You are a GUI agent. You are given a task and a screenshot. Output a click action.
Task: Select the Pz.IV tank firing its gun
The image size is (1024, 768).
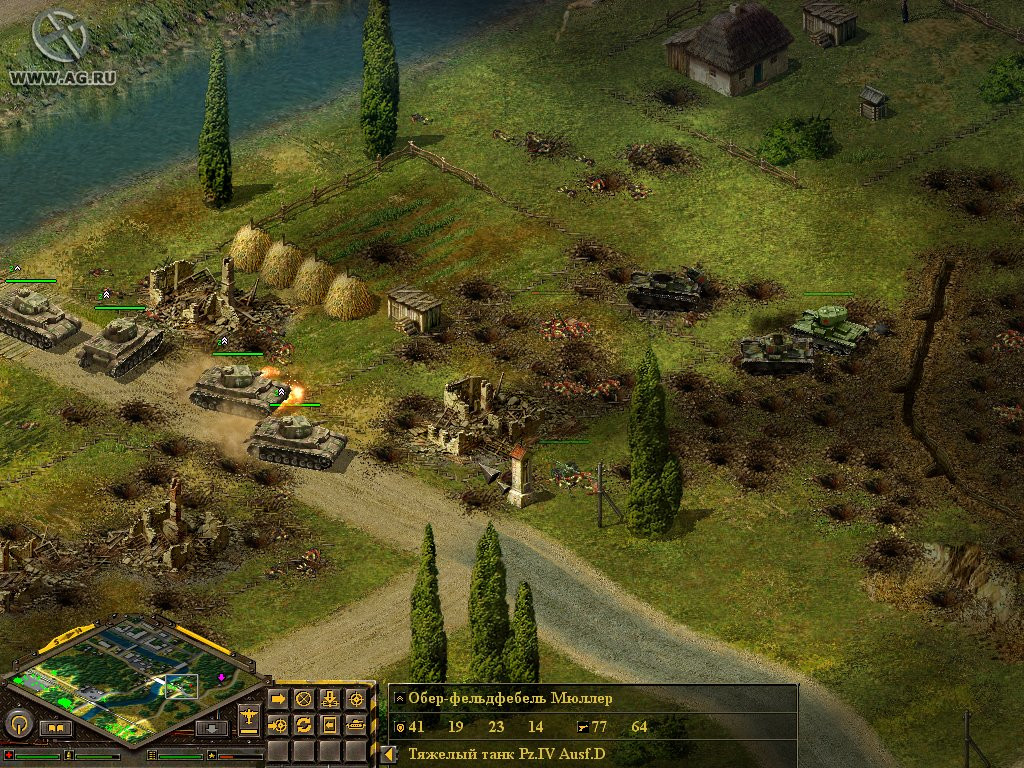[228, 386]
